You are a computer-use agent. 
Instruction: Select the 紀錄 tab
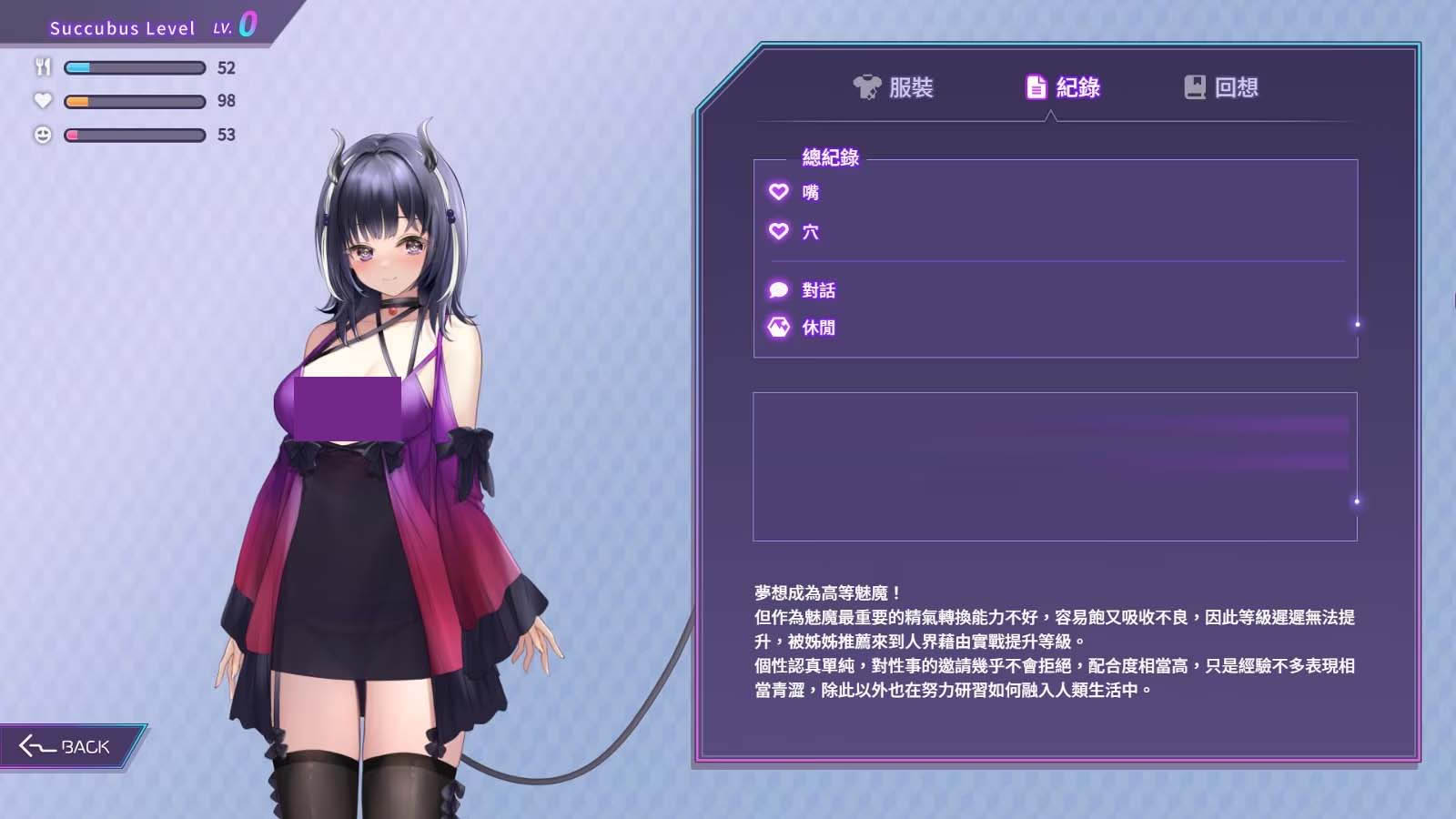coord(1065,87)
